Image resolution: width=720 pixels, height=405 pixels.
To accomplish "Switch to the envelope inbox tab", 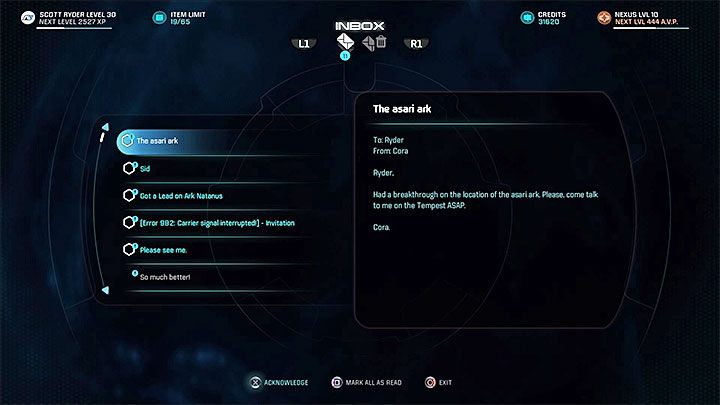I will click(345, 43).
